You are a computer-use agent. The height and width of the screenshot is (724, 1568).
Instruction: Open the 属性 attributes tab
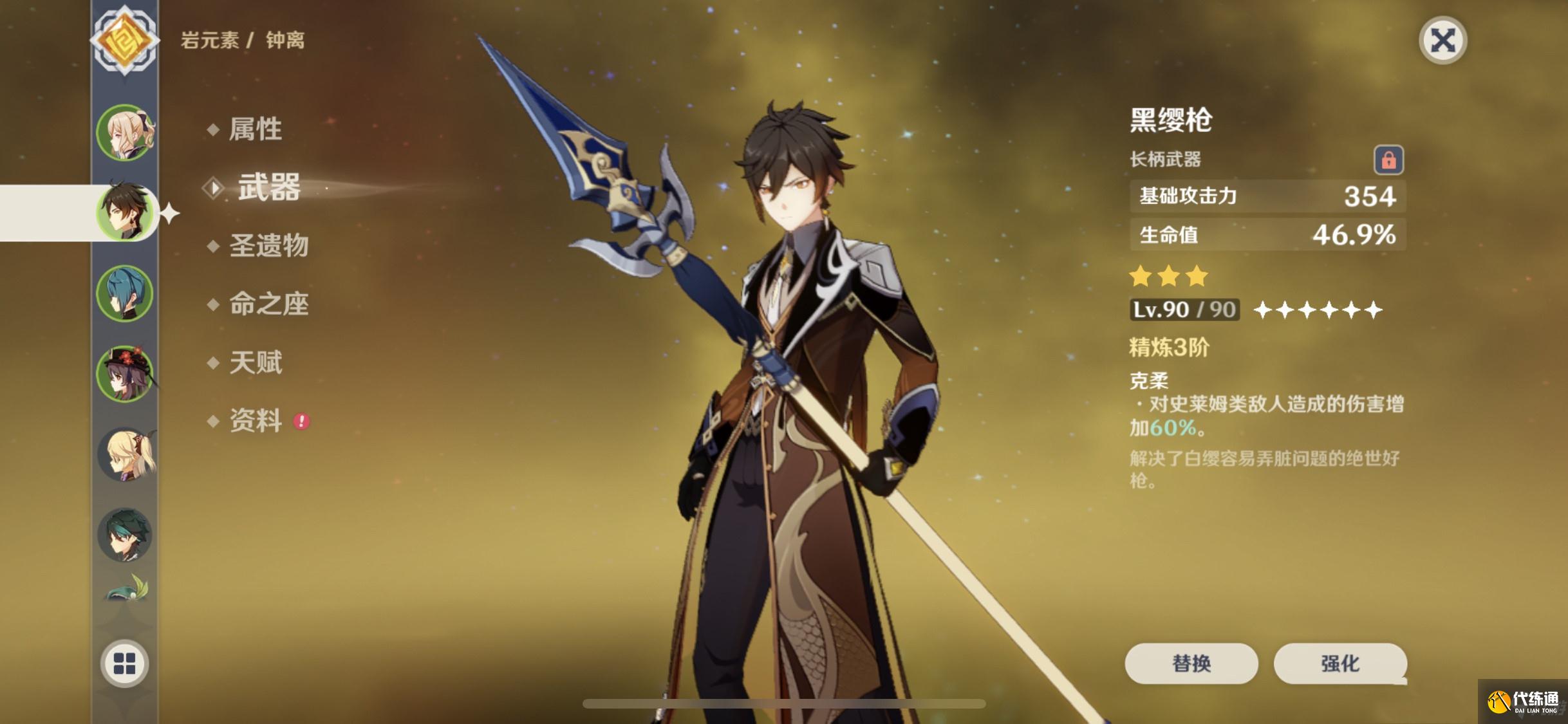point(255,129)
